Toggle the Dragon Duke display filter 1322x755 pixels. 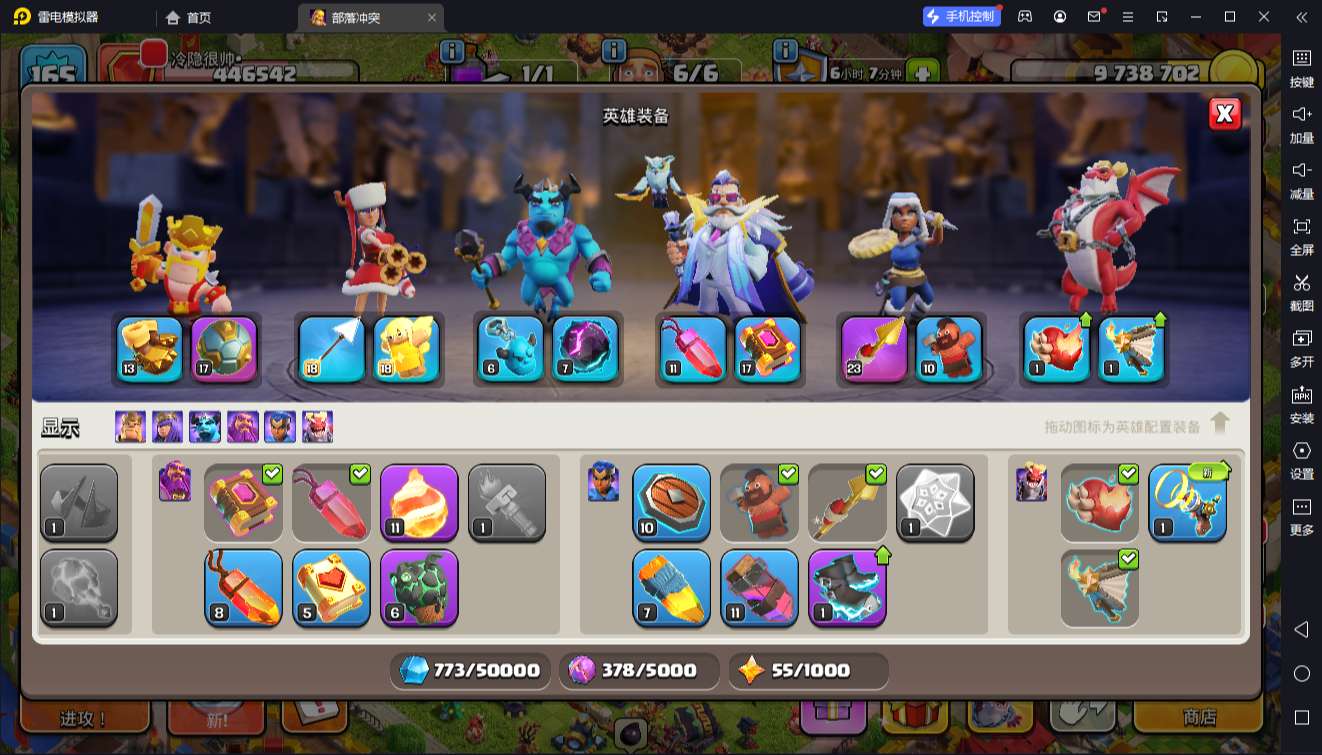click(318, 427)
